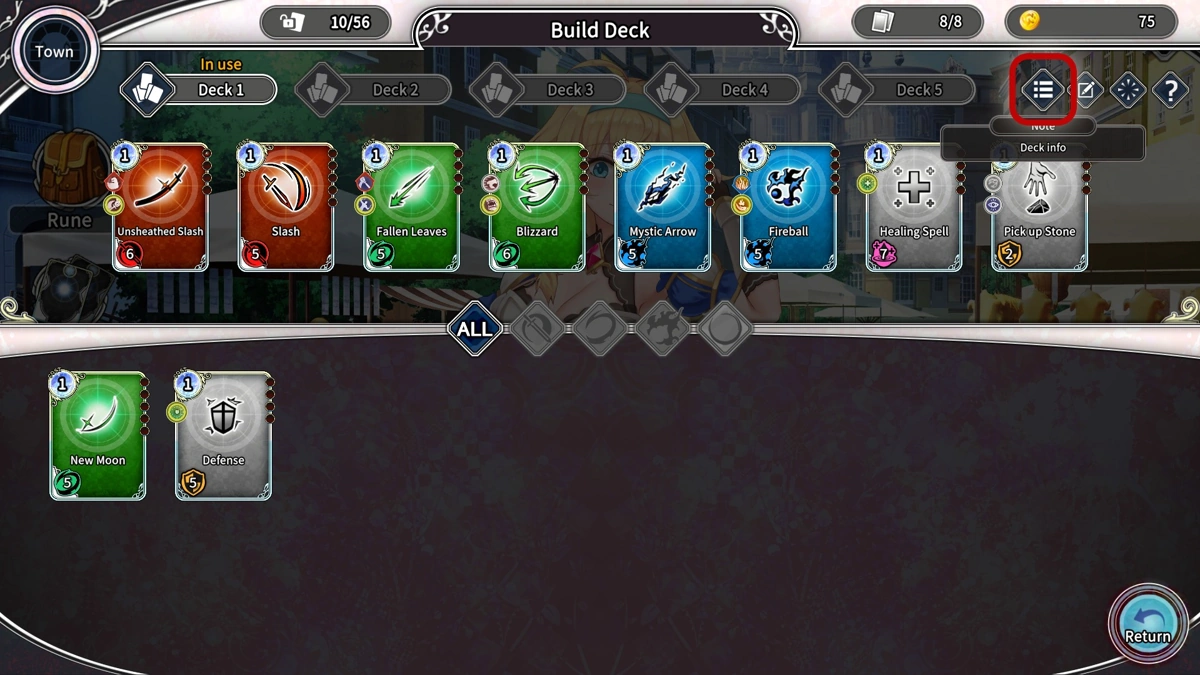Open the question mark help button
Screen dimensions: 1200x675
1170,91
